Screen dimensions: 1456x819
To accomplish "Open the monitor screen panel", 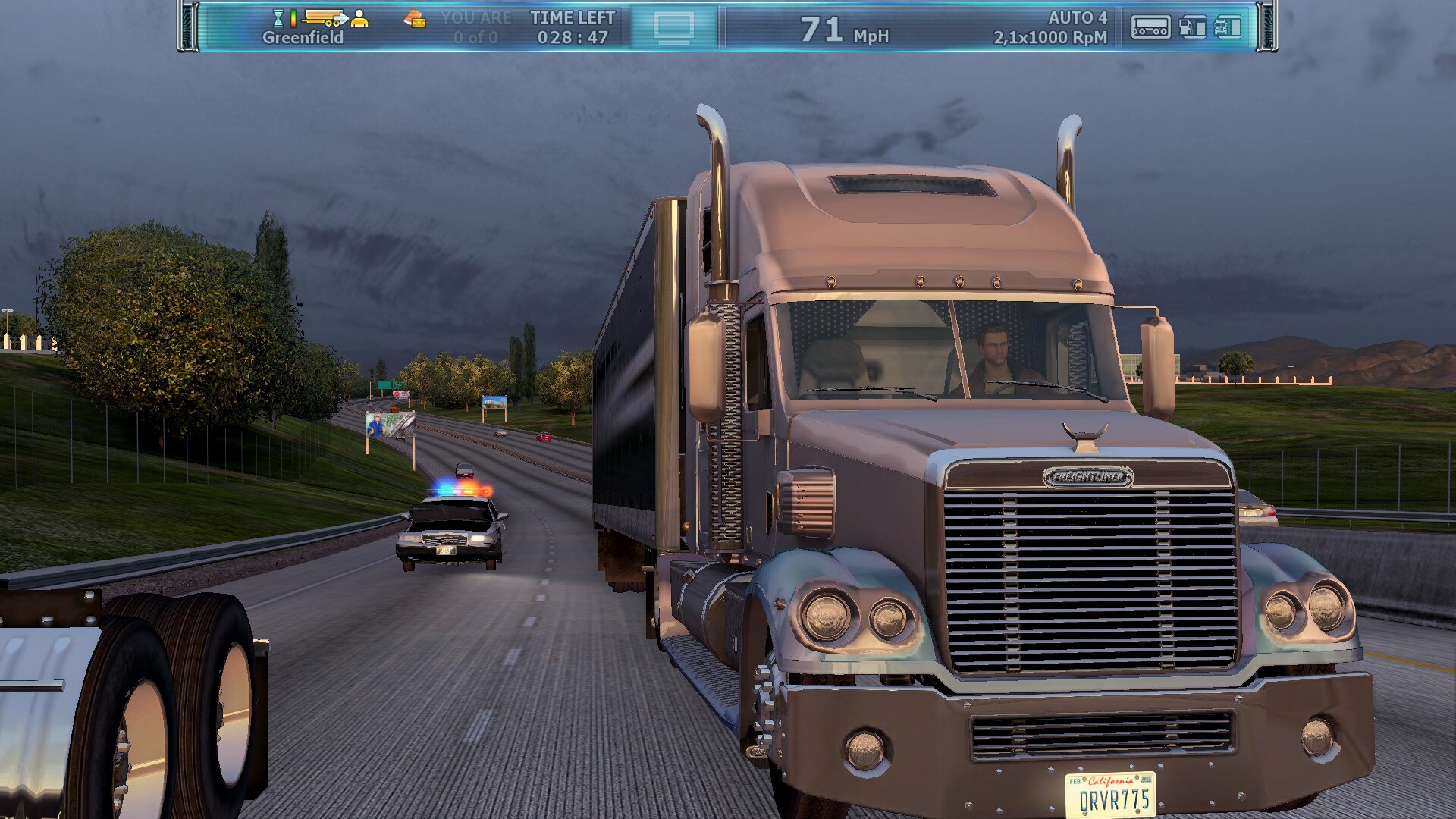I will pyautogui.click(x=673, y=28).
